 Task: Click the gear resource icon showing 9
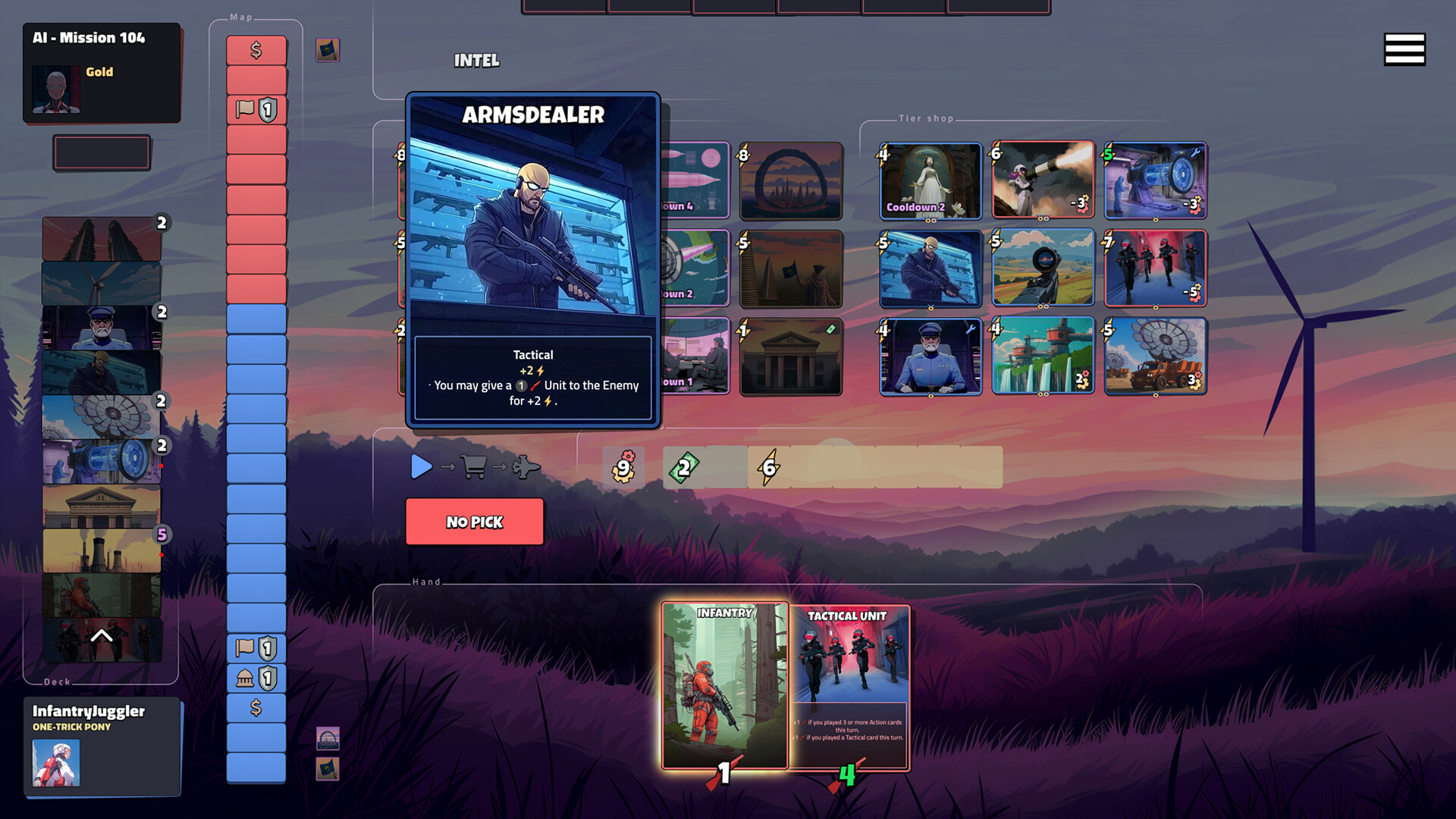(x=623, y=468)
